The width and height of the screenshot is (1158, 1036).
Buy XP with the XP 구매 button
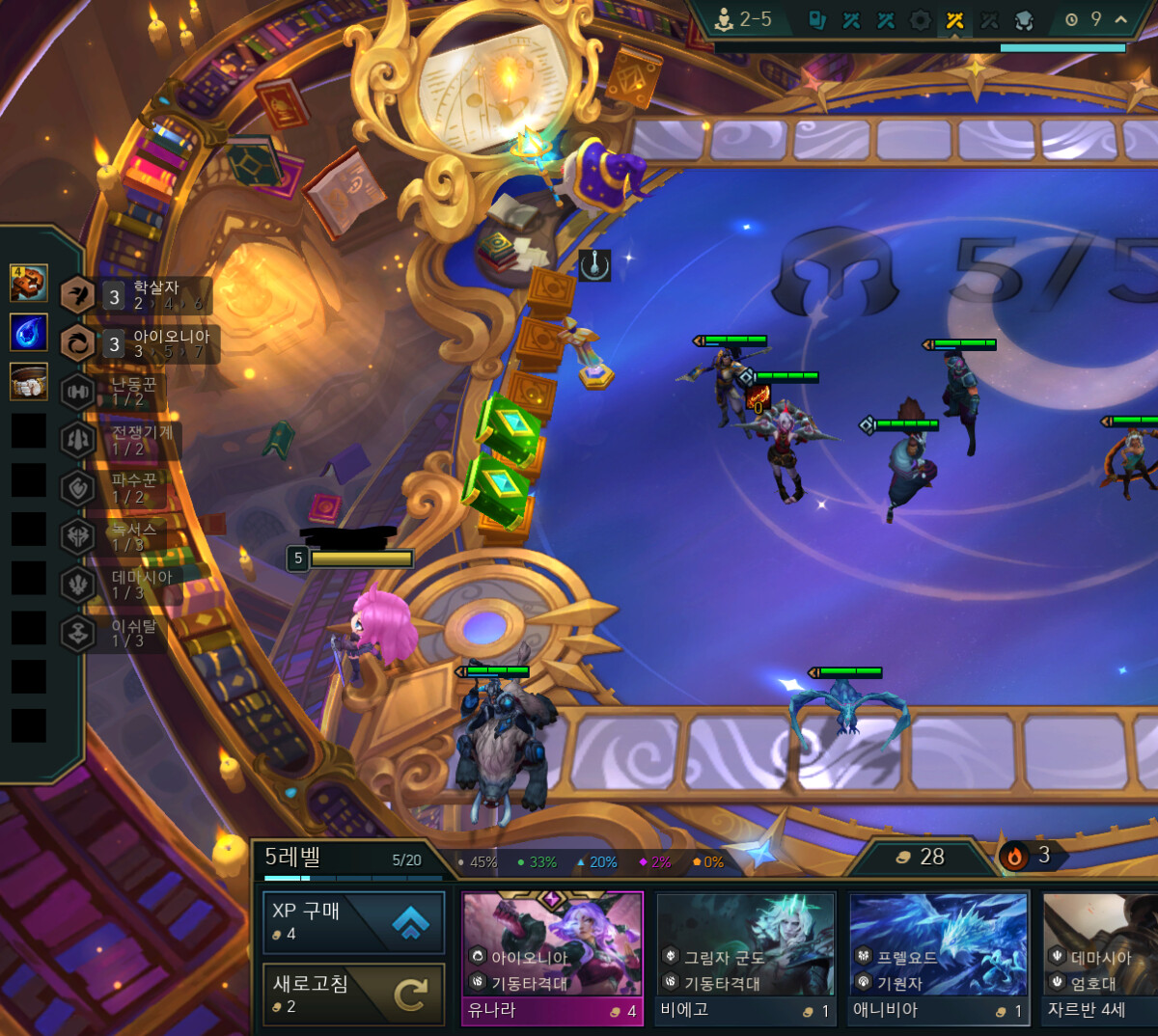(x=353, y=922)
